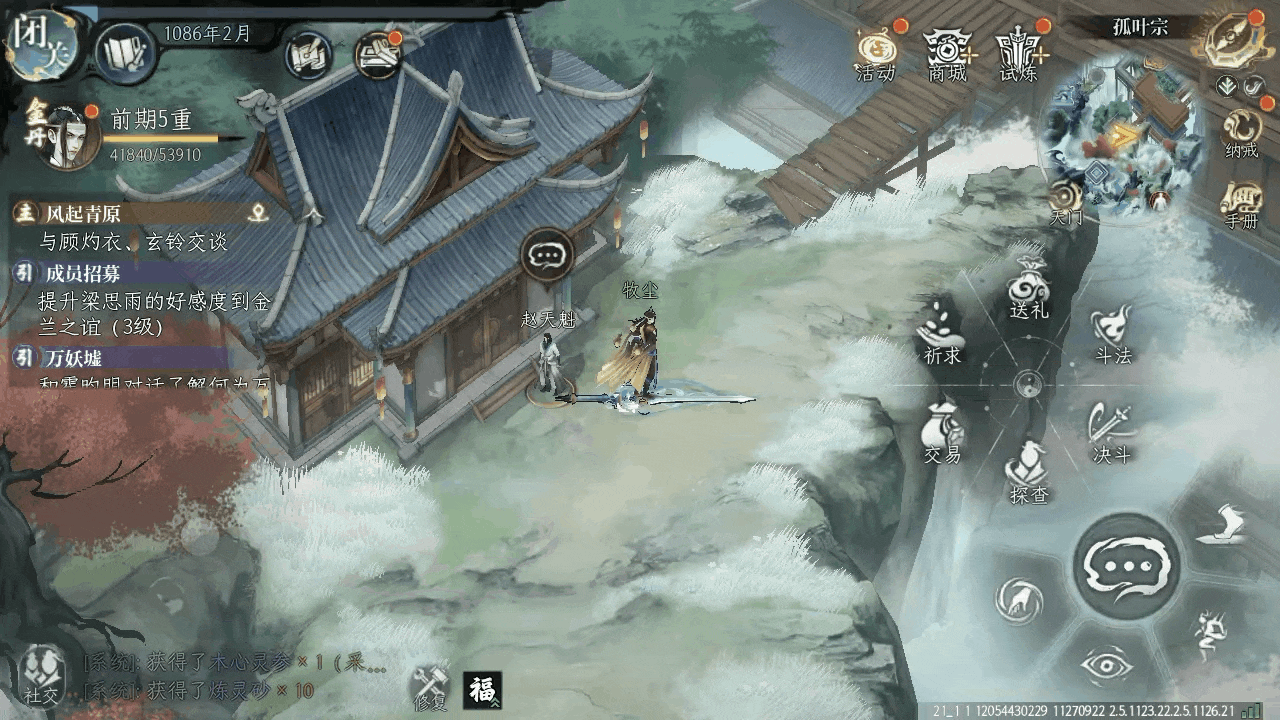Open the 福 fortune rewards icon

click(483, 690)
